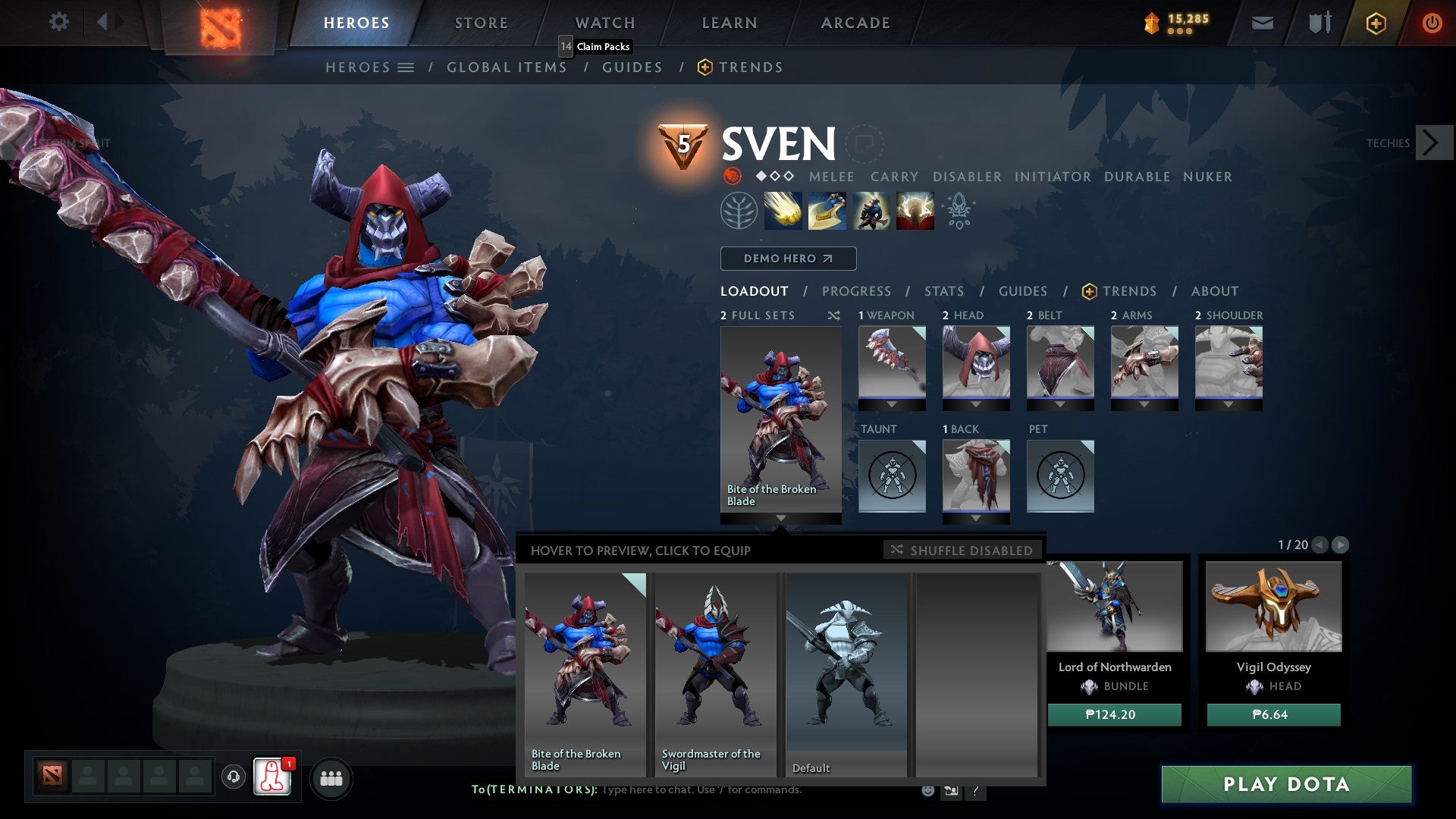
Task: Click the DEMO HERO button
Action: pyautogui.click(x=787, y=259)
